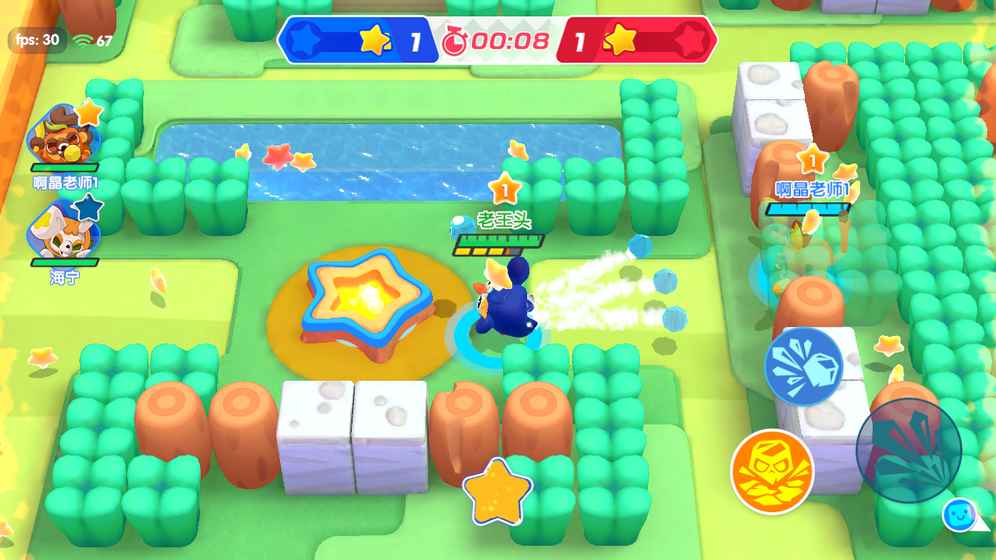Select teammate 啊晶老师1's bear portrait
This screenshot has width=996, height=560.
pos(64,135)
